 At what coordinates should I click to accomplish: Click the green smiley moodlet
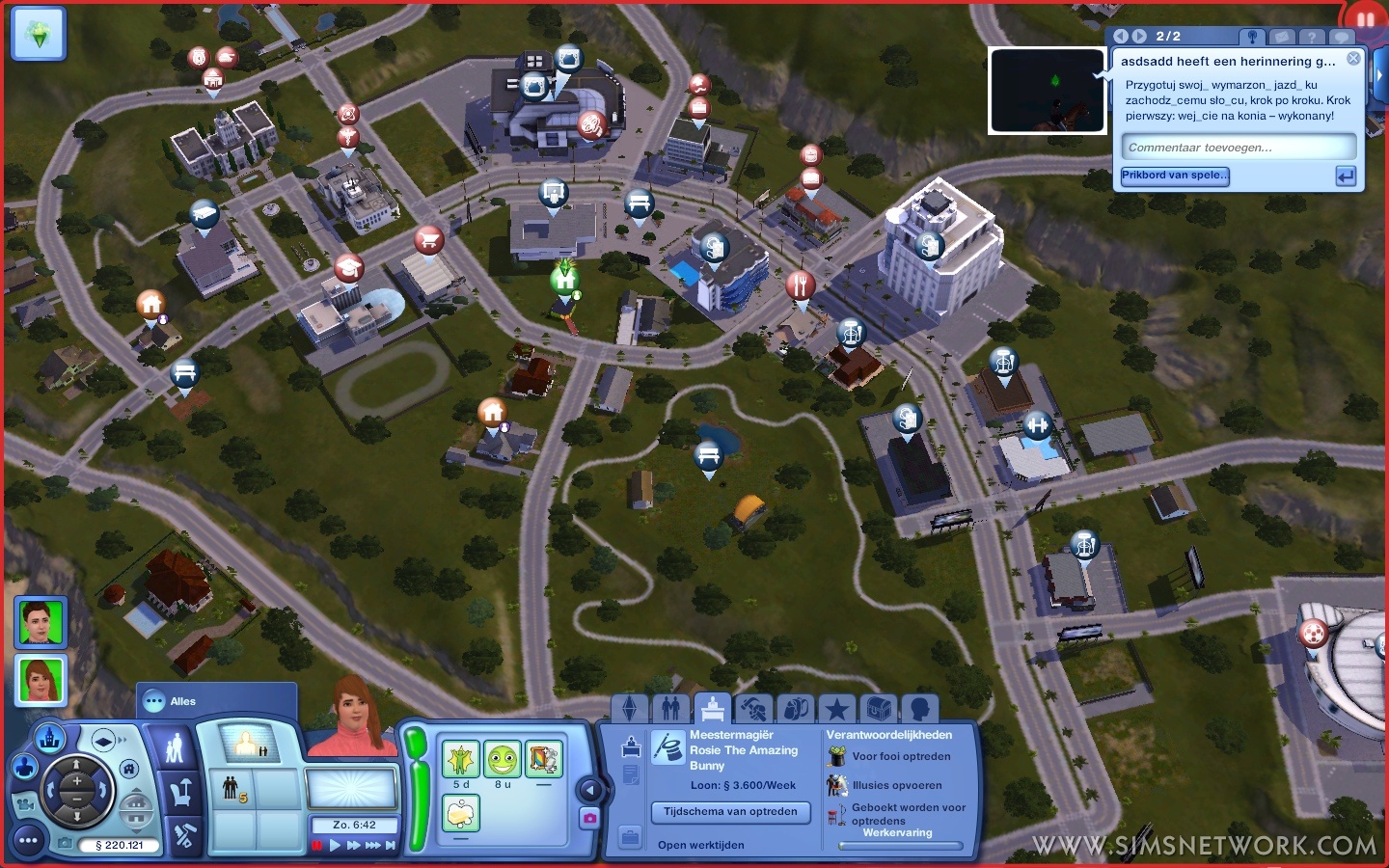(x=502, y=760)
